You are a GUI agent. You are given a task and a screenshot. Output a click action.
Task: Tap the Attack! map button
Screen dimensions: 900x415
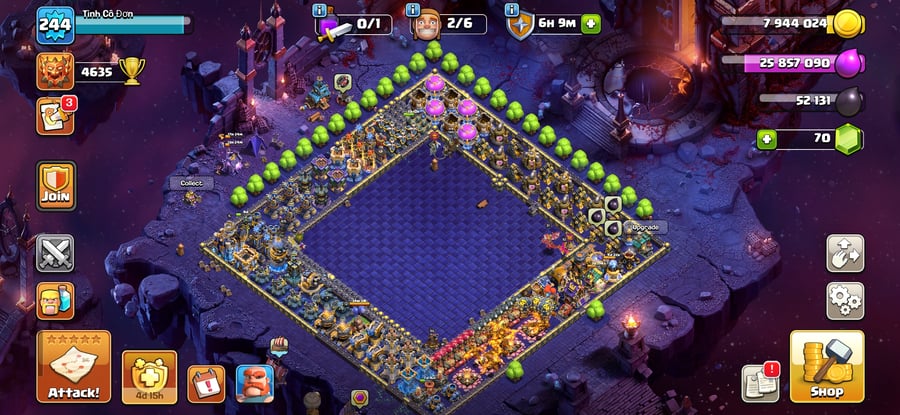73,367
